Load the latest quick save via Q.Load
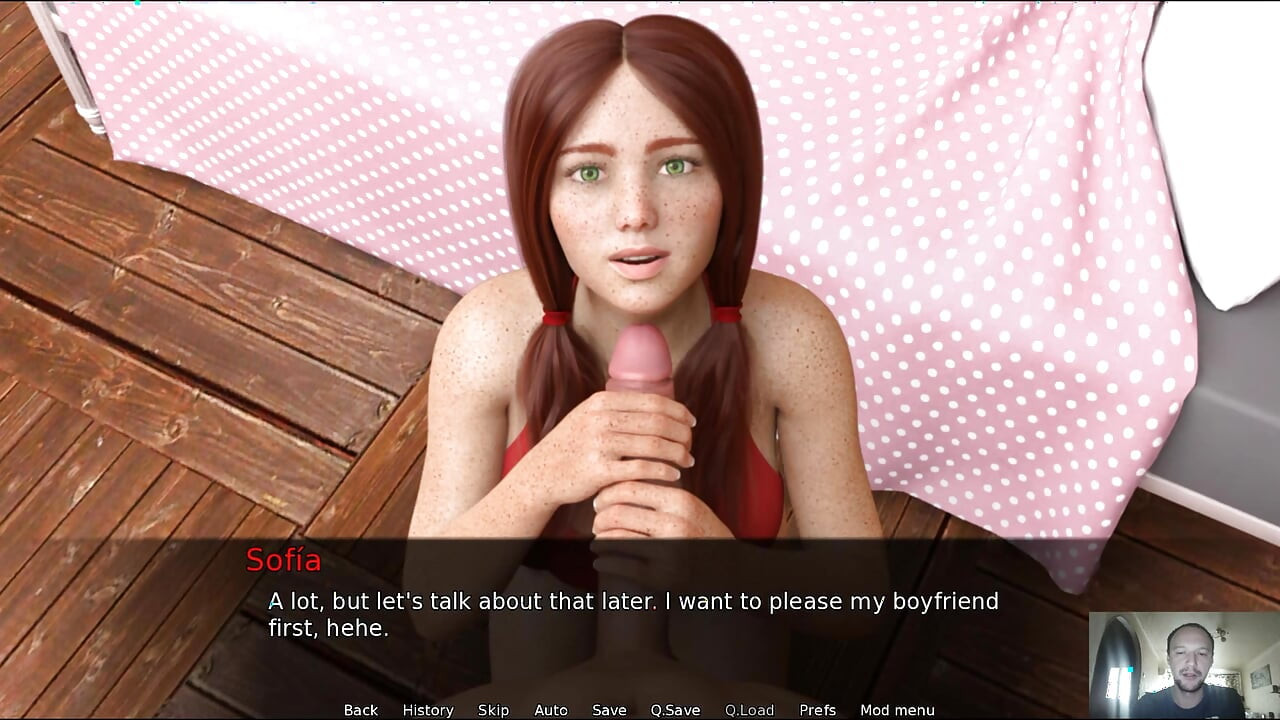The width and height of the screenshot is (1280, 720). [x=750, y=710]
